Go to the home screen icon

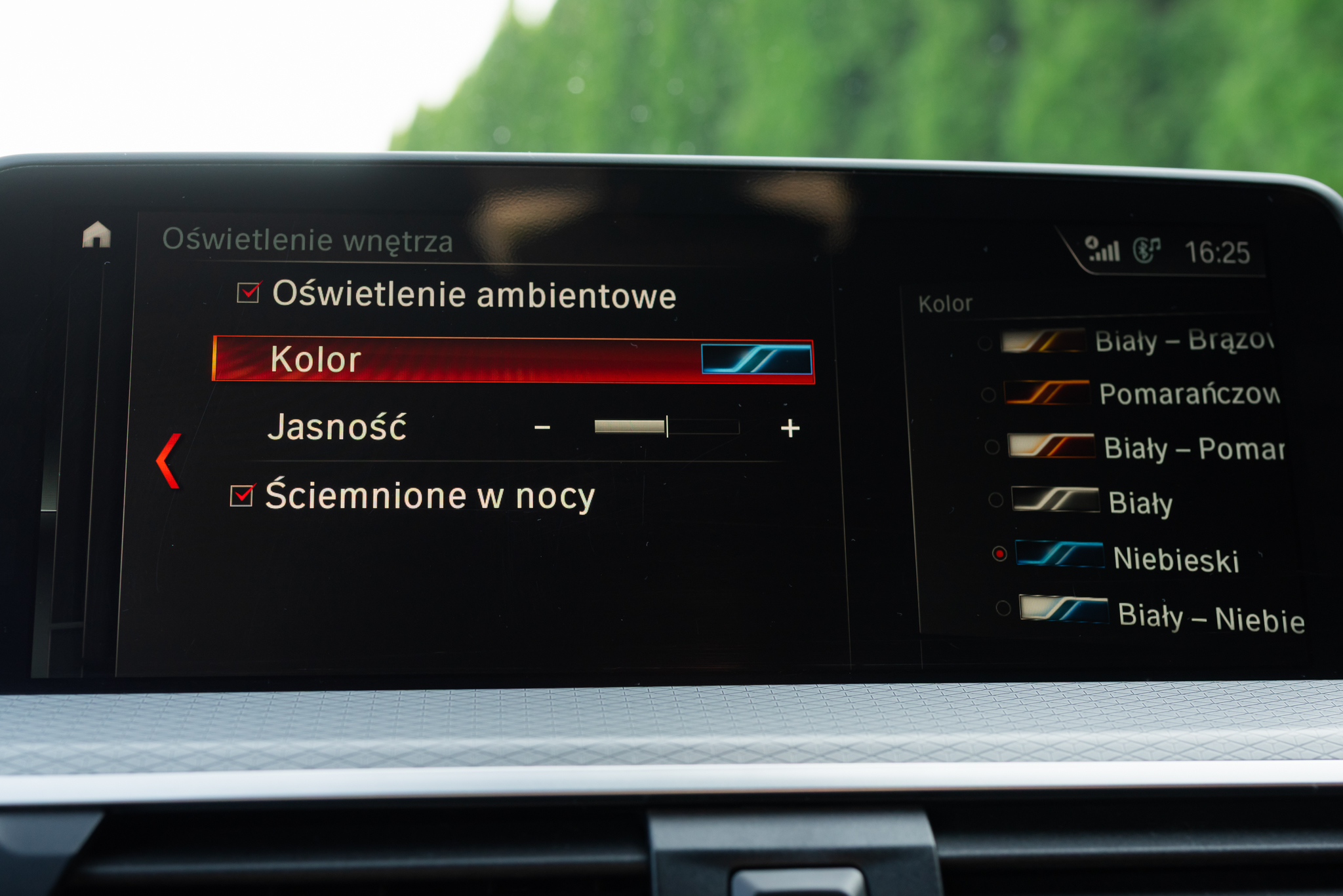click(96, 235)
